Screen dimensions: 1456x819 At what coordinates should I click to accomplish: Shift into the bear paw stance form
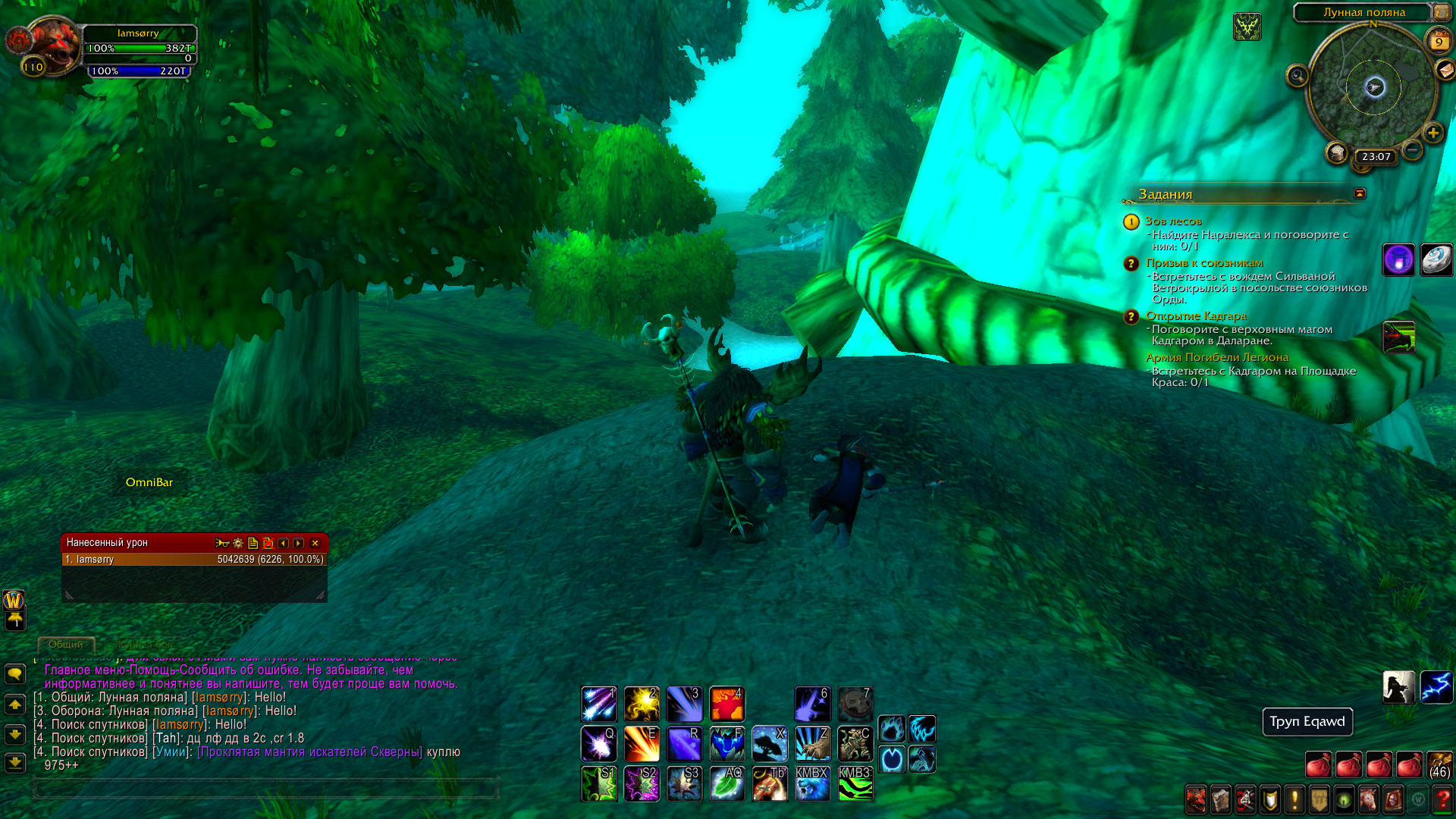tap(892, 730)
